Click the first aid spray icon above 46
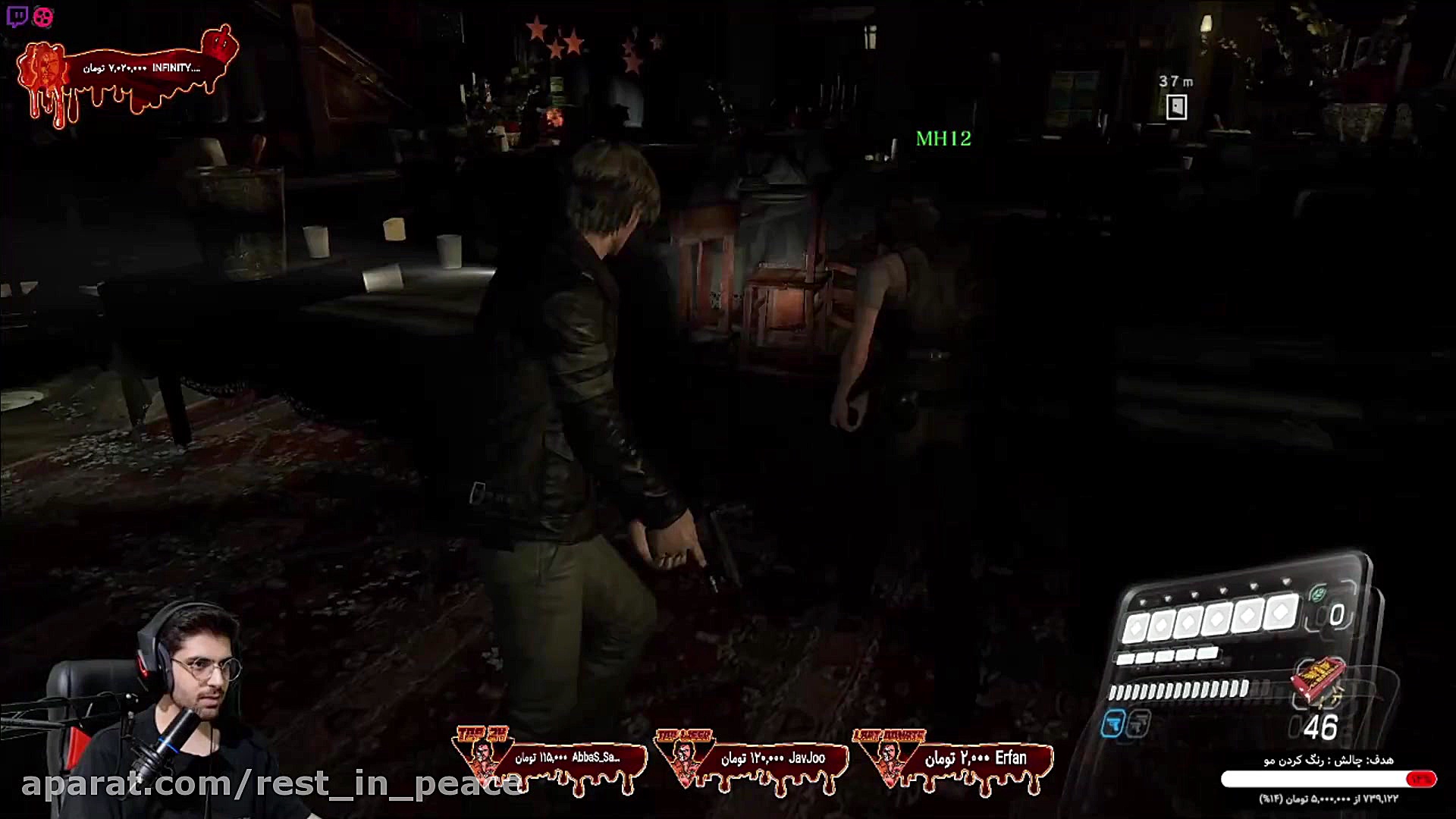Viewport: 1456px width, 819px height. (x=1317, y=680)
